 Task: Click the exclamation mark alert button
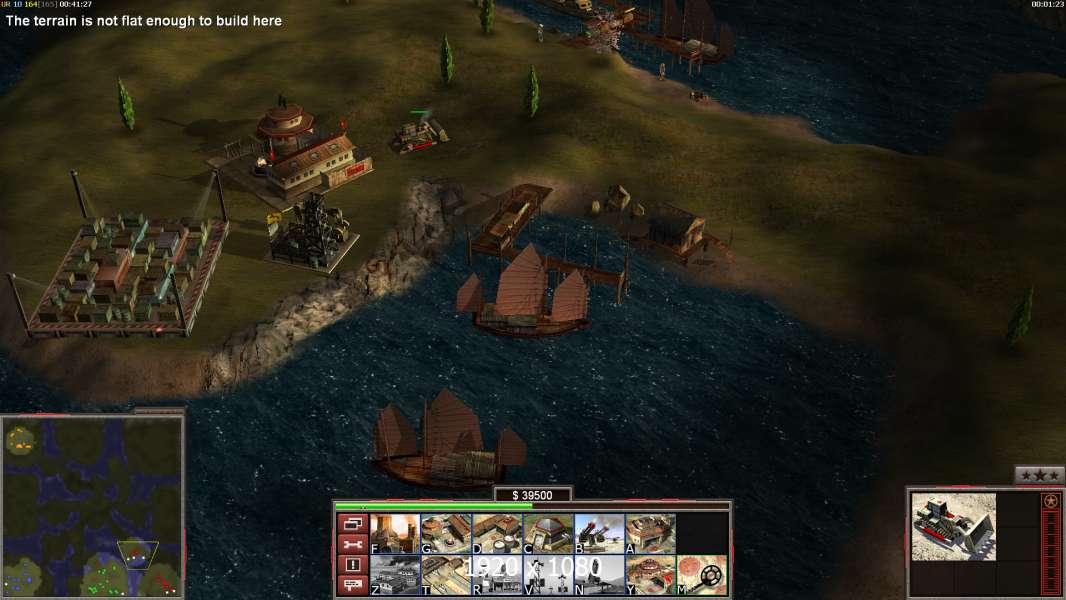point(352,565)
